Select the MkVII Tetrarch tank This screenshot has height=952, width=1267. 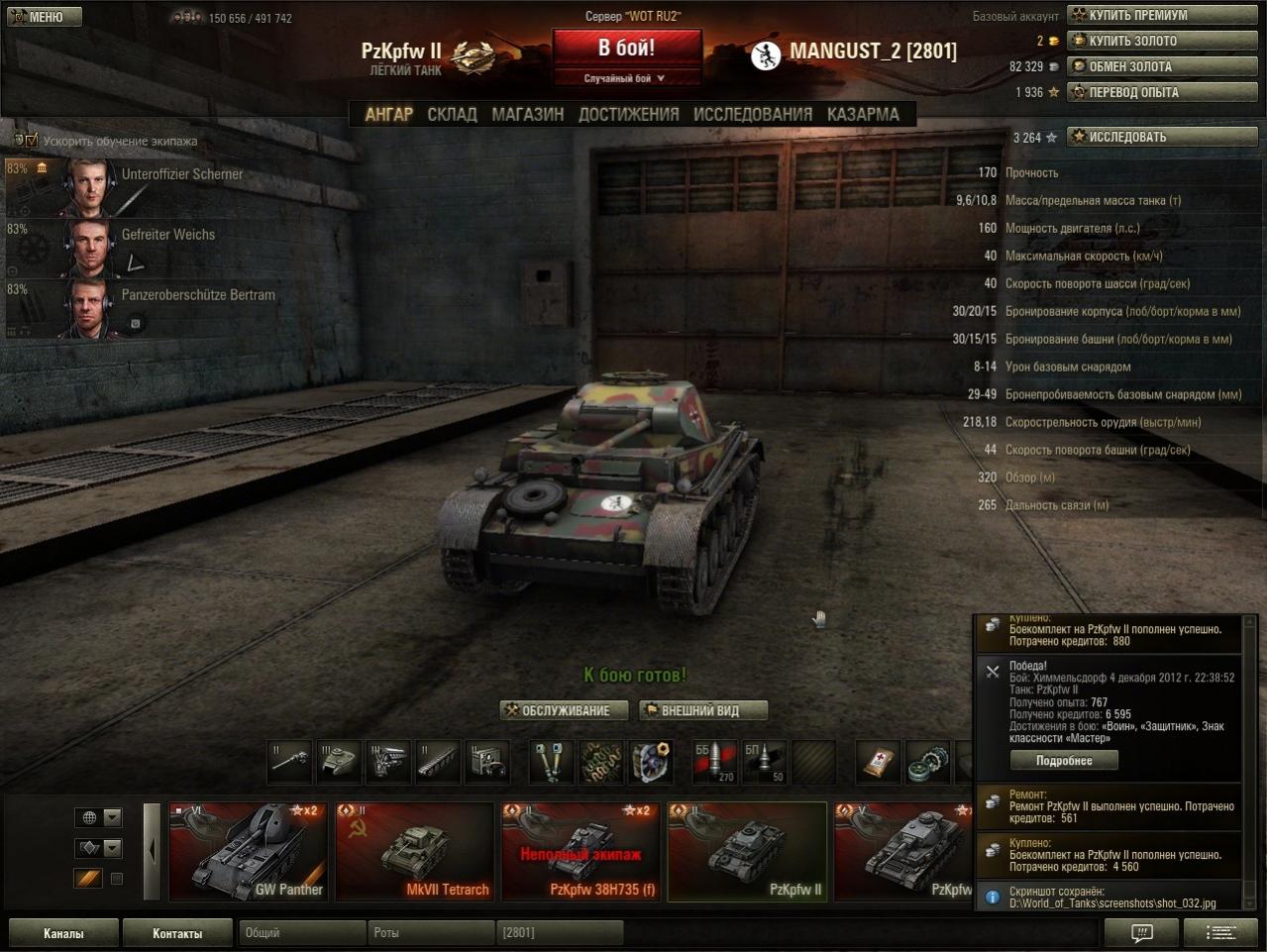click(414, 851)
